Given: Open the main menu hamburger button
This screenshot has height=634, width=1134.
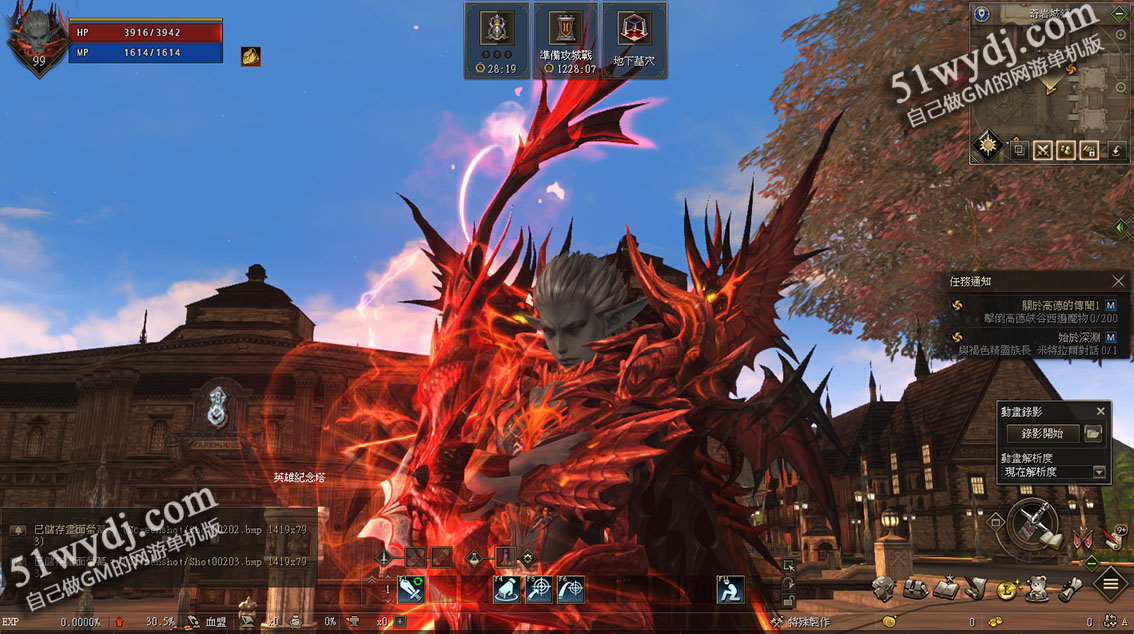Looking at the screenshot, I should click(x=1111, y=582).
